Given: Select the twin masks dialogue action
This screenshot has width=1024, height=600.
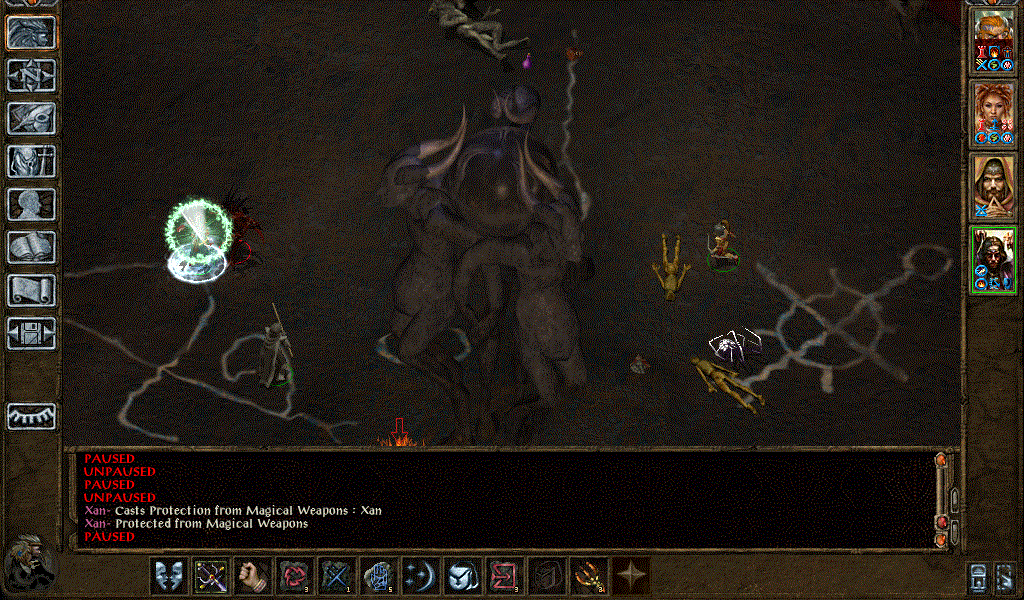Looking at the screenshot, I should (169, 577).
